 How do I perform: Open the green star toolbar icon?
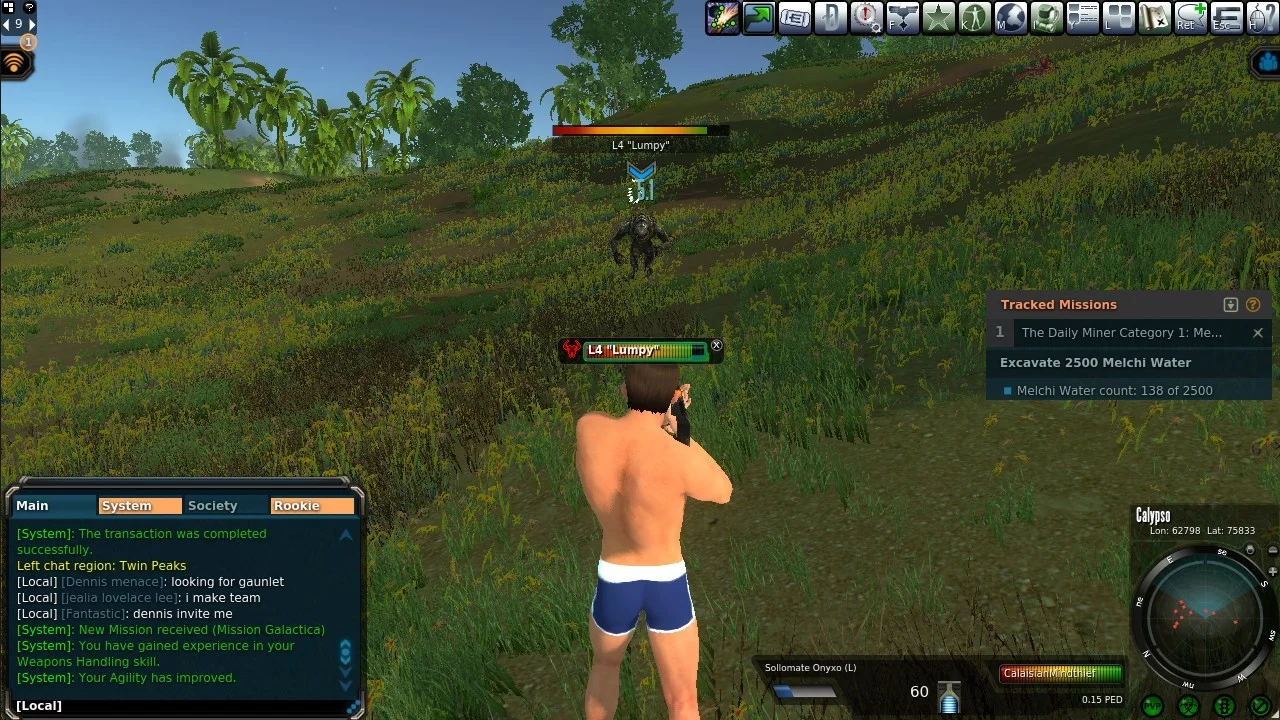click(x=939, y=18)
